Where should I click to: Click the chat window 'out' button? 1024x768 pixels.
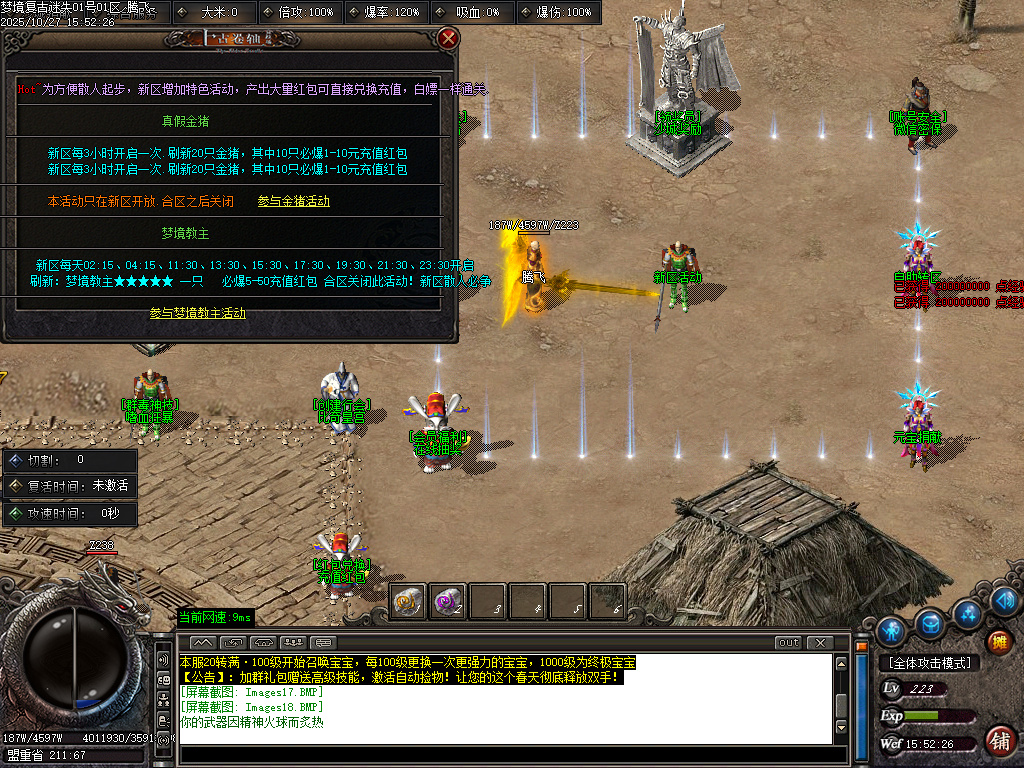788,642
